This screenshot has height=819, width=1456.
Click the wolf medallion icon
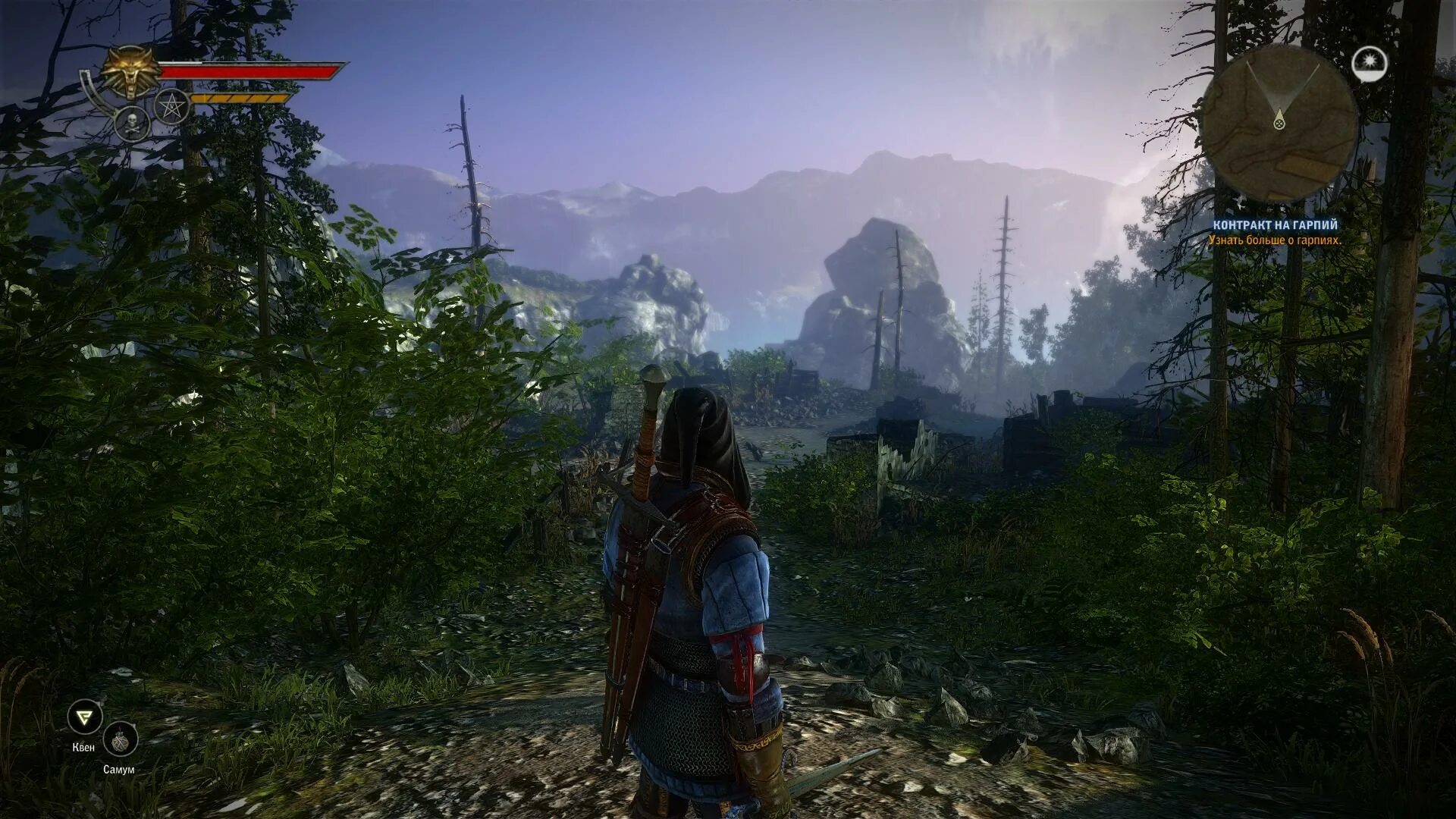pyautogui.click(x=133, y=72)
